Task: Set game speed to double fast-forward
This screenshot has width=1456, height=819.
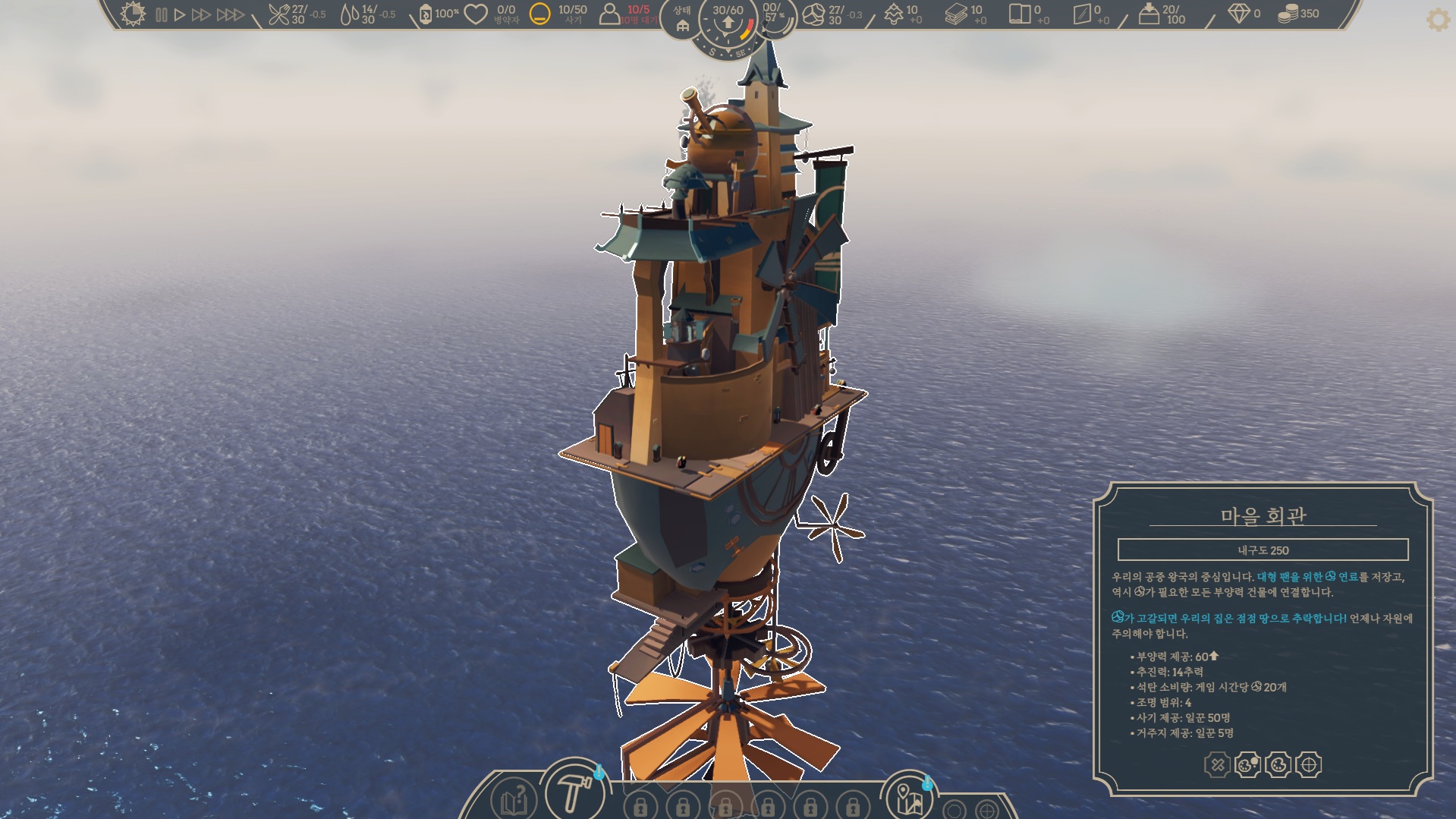Action: tap(201, 14)
